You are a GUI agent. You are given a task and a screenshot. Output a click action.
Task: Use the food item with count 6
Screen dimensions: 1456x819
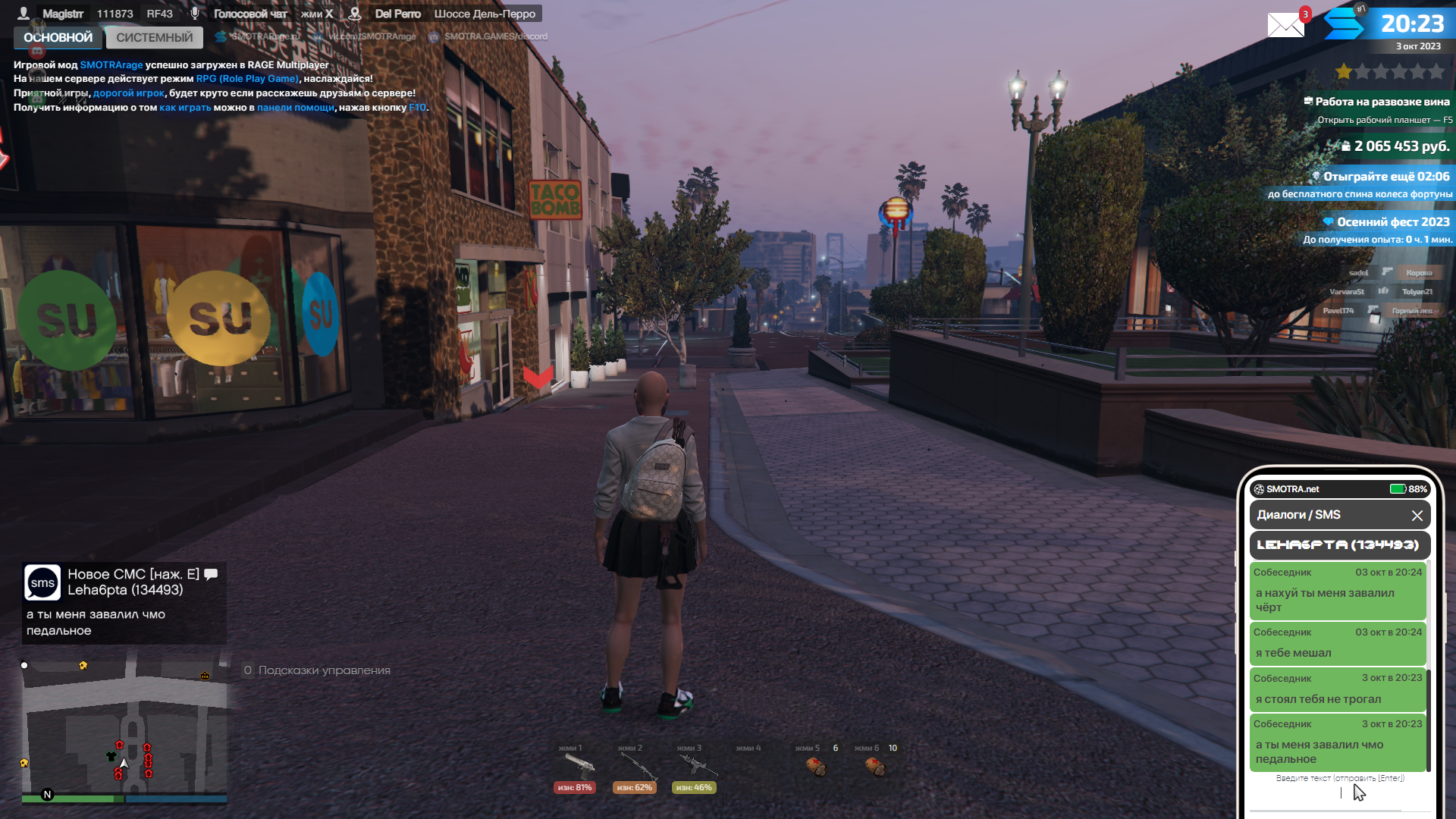tap(816, 767)
